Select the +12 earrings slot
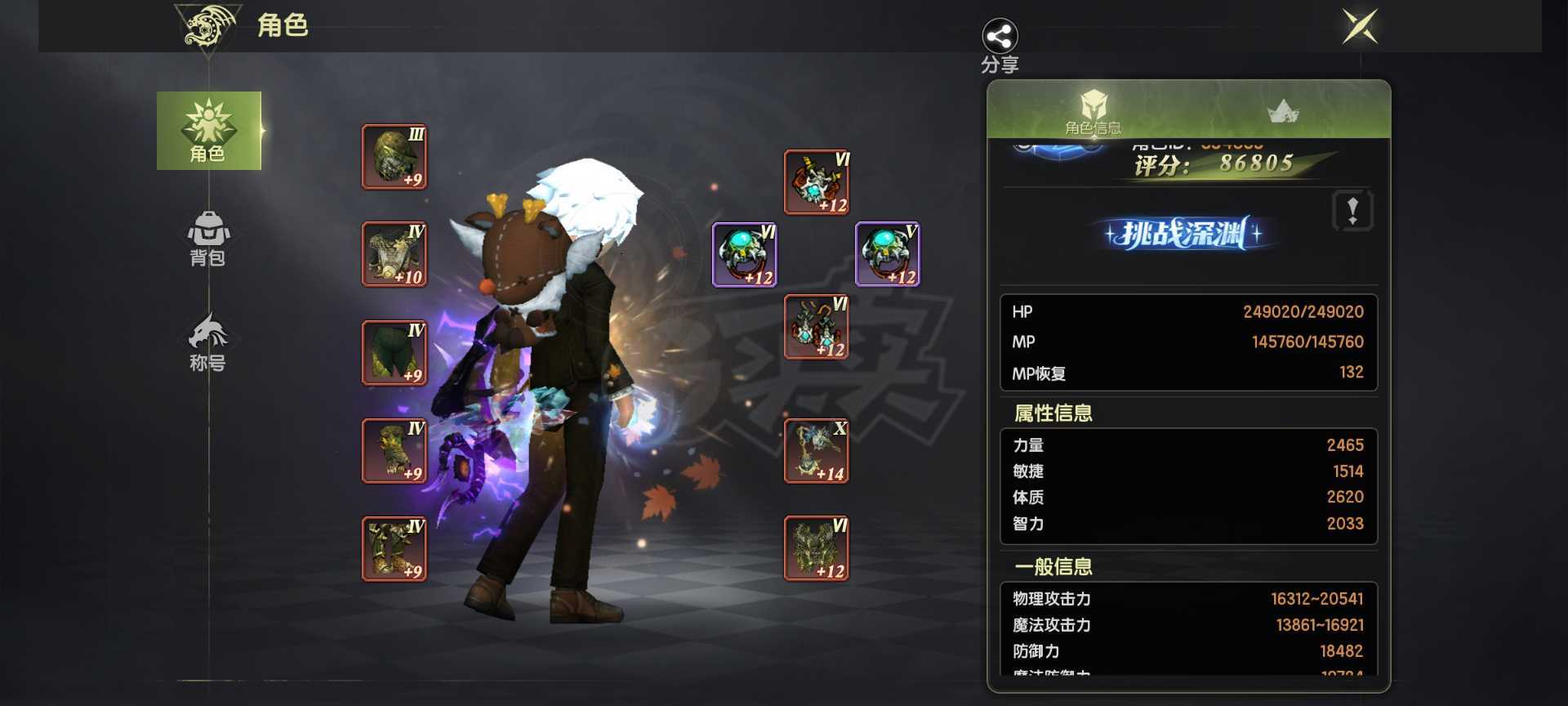The width and height of the screenshot is (1568, 706). [817, 327]
